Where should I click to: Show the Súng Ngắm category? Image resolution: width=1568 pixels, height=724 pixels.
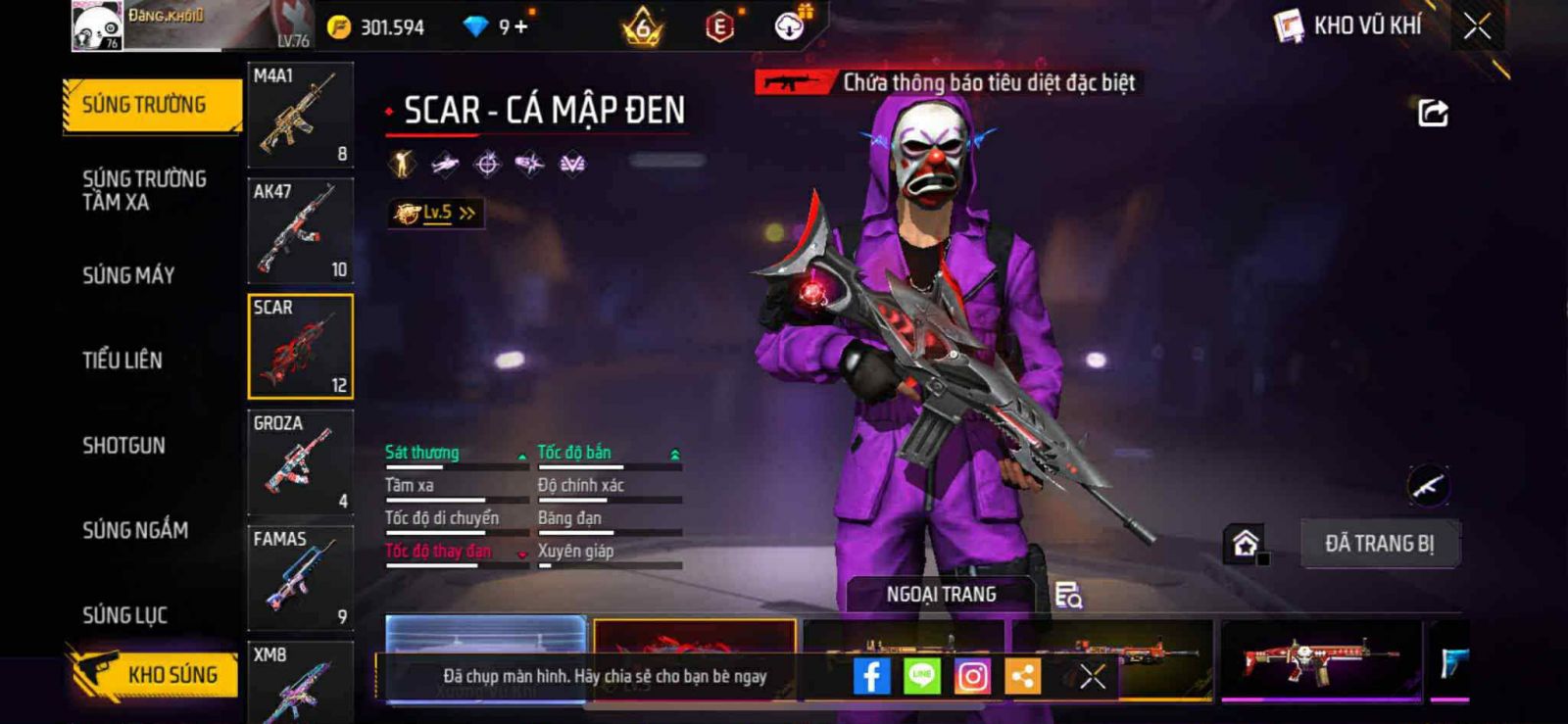coord(135,530)
